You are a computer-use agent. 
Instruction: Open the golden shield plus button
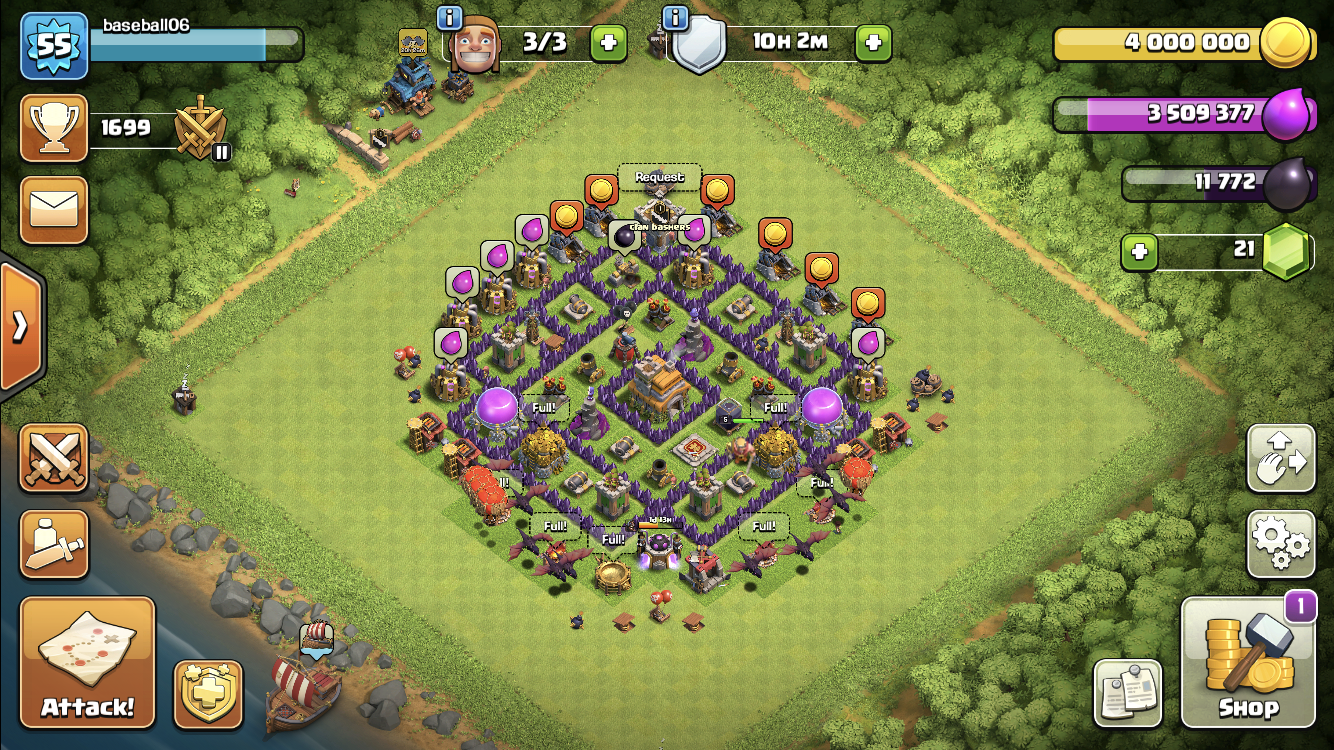(x=209, y=694)
